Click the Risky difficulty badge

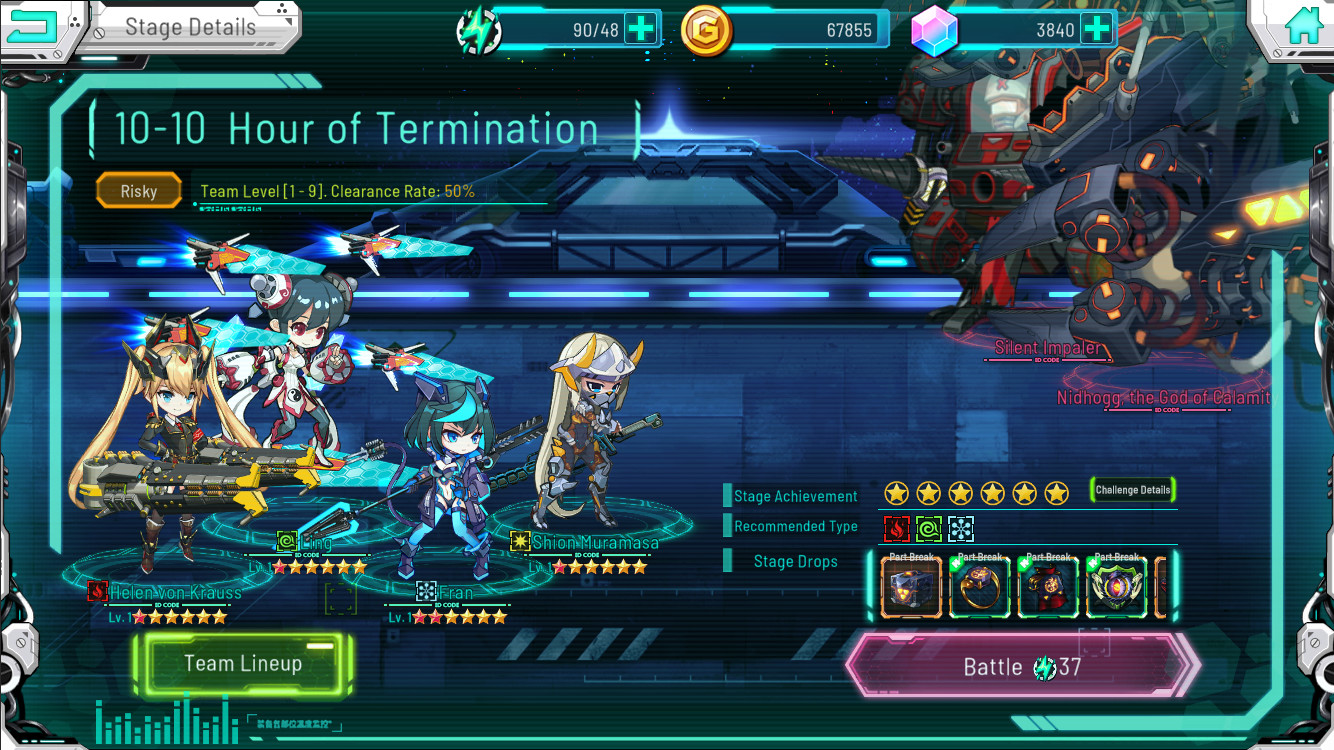coord(138,190)
